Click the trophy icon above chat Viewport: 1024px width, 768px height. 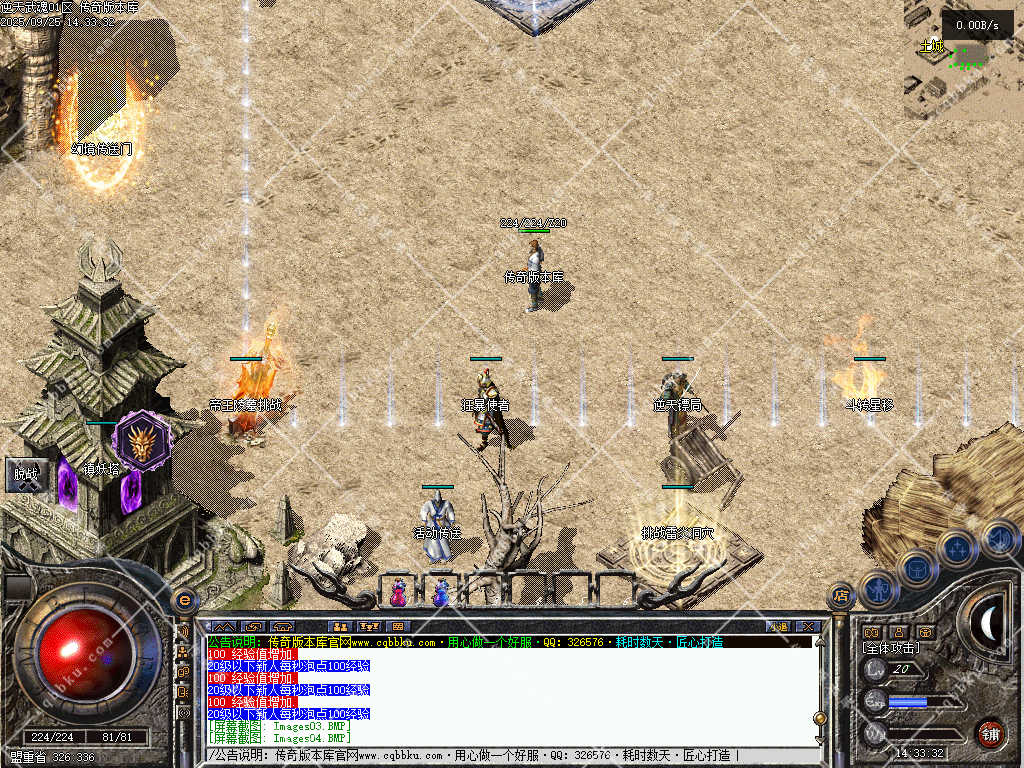tap(369, 627)
